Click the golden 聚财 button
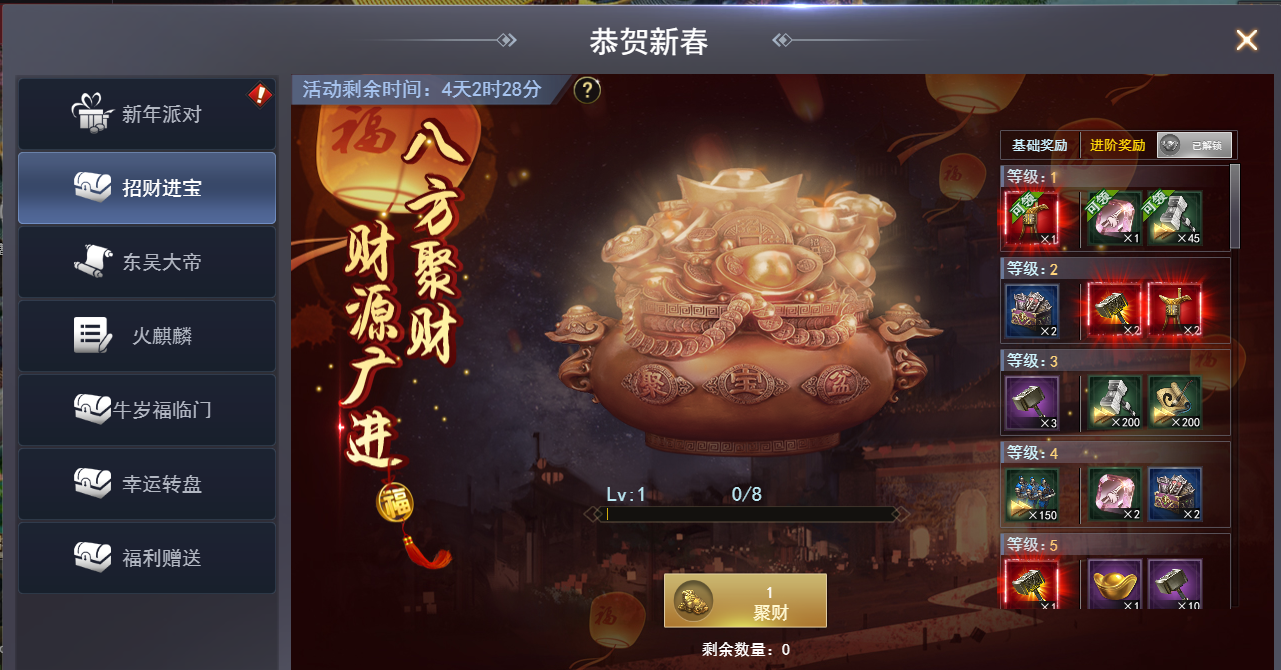Screen dimensions: 1281x670 click(745, 600)
